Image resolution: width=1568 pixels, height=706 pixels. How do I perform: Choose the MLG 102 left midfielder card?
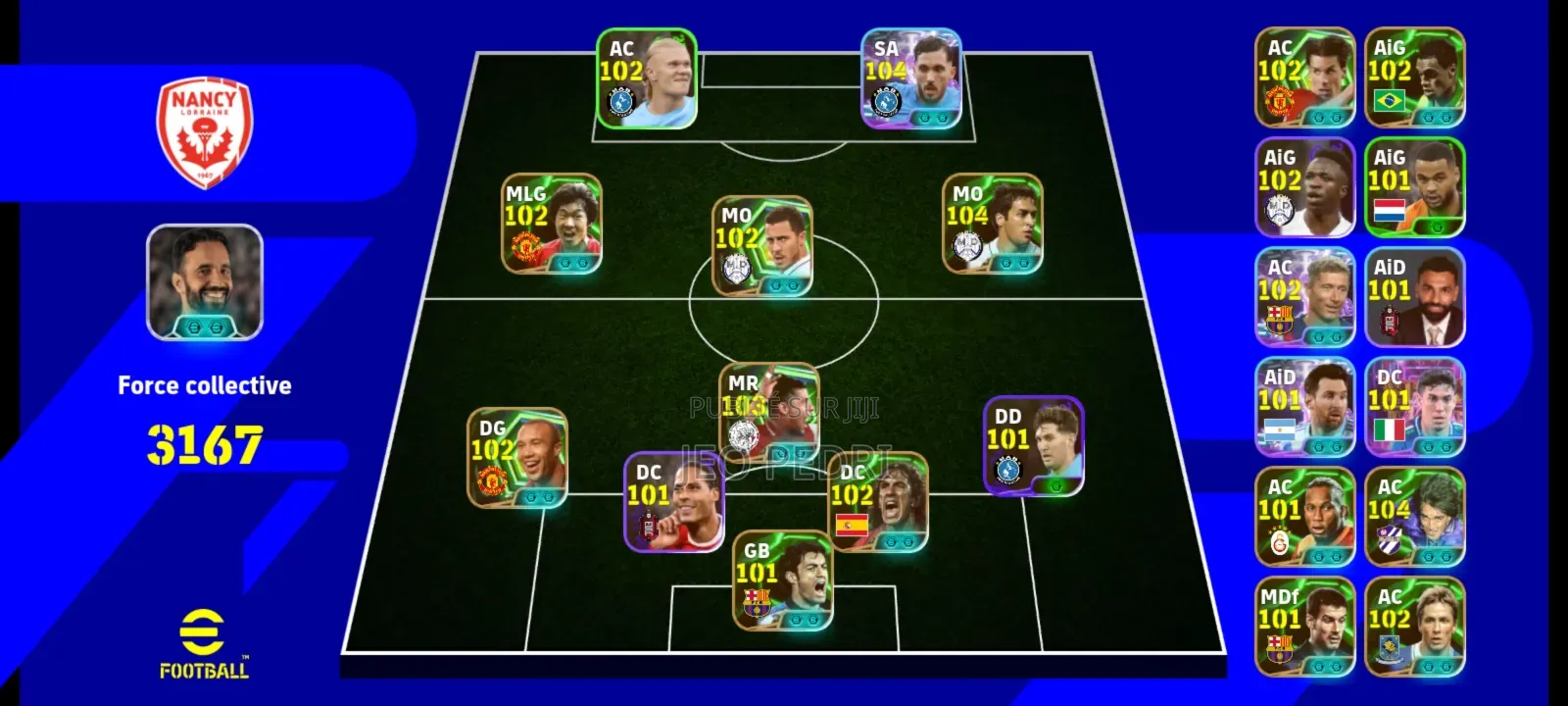[552, 224]
